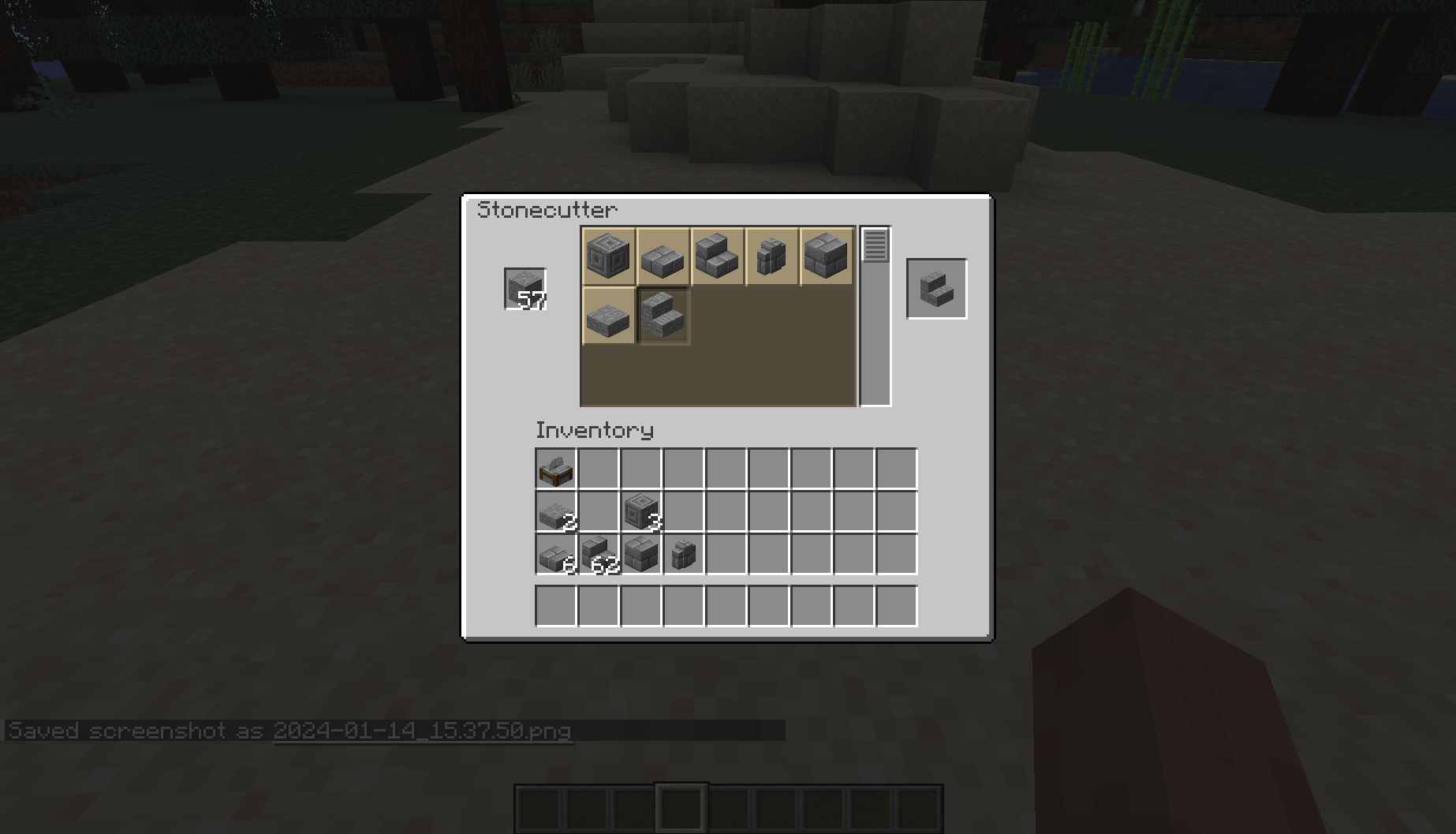Select the highlighted stone stairs recipe
1456x834 pixels.
(663, 317)
